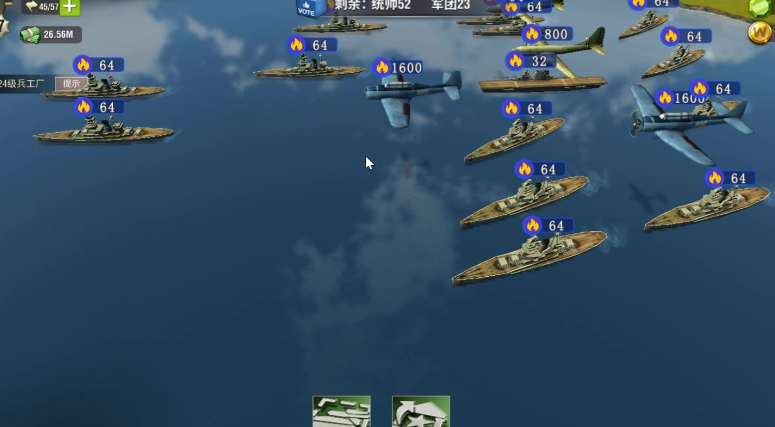Select the green gem icon
Viewport: 775px width, 427px height.
[762, 7]
